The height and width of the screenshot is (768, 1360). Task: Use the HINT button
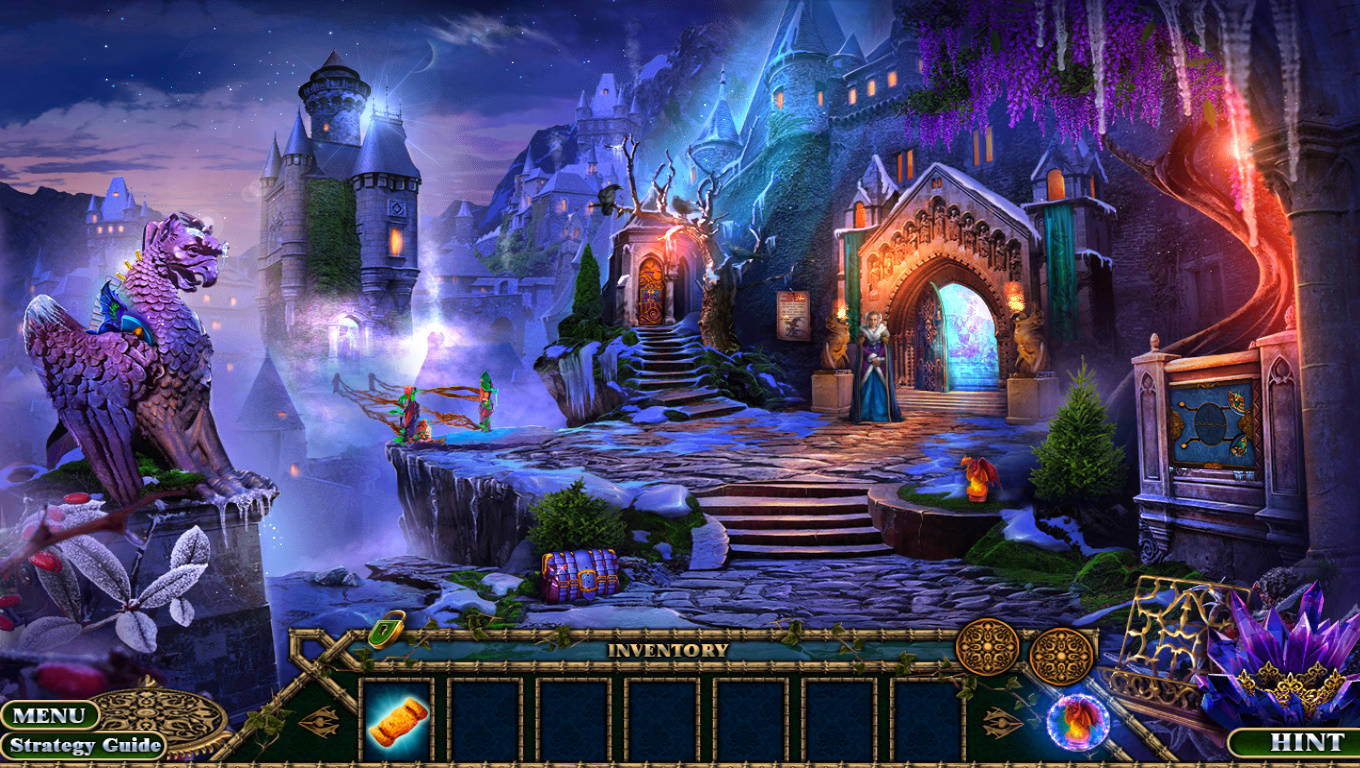(1291, 742)
